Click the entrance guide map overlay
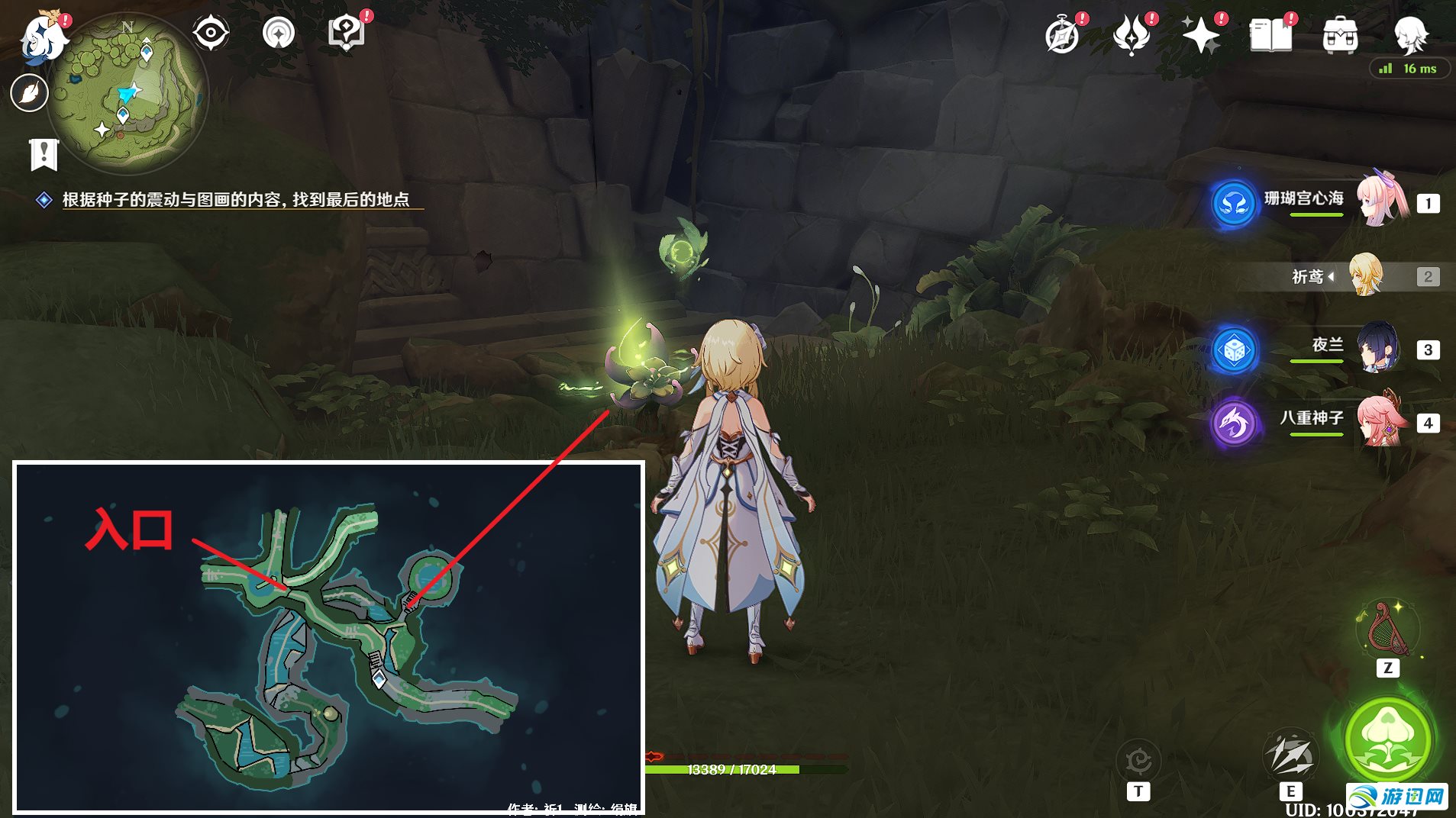Viewport: 1456px width, 818px height. click(329, 637)
